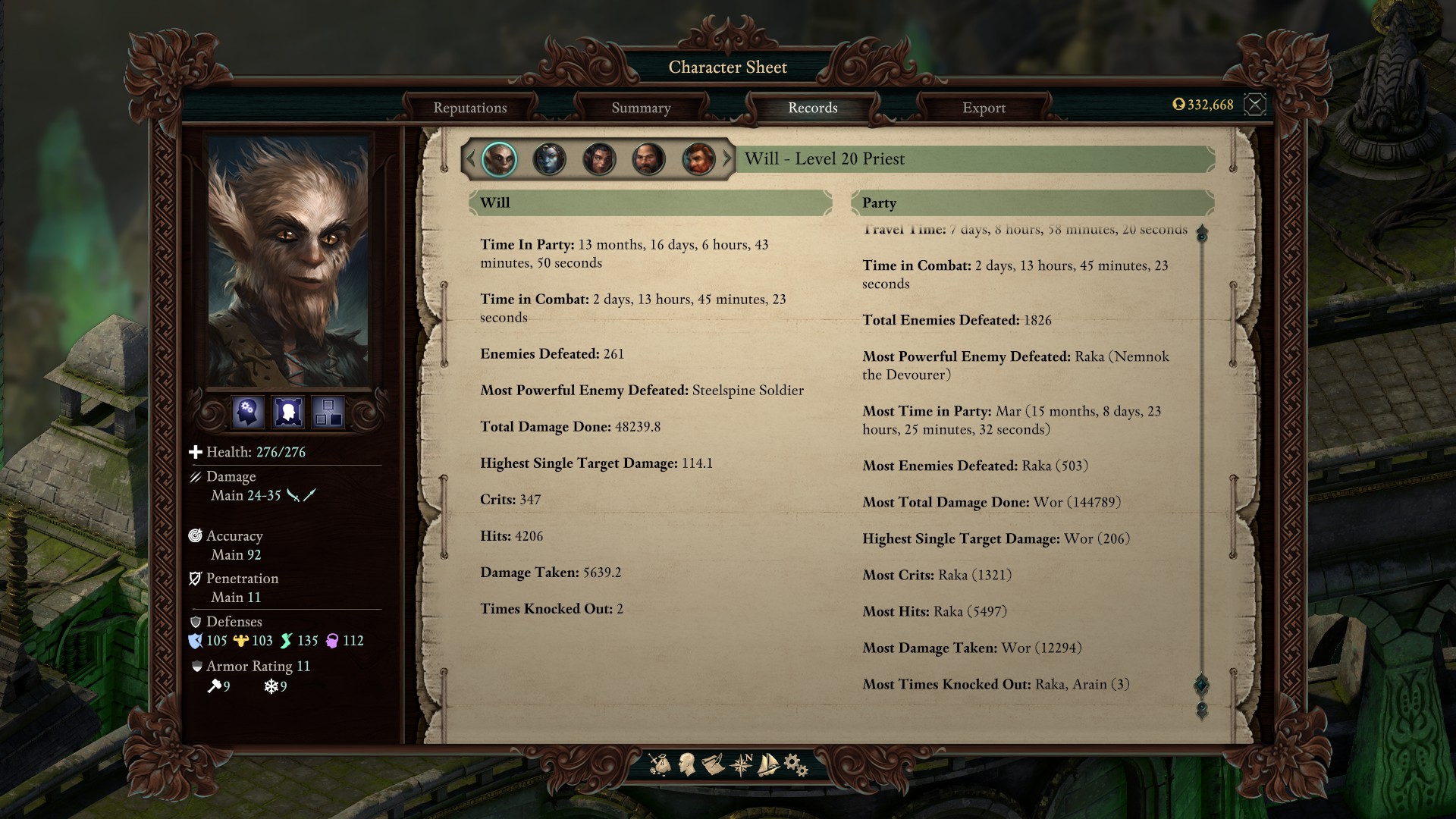Open the journal scroll-and-quill icon
Screen dimensions: 1456x819
point(713,764)
